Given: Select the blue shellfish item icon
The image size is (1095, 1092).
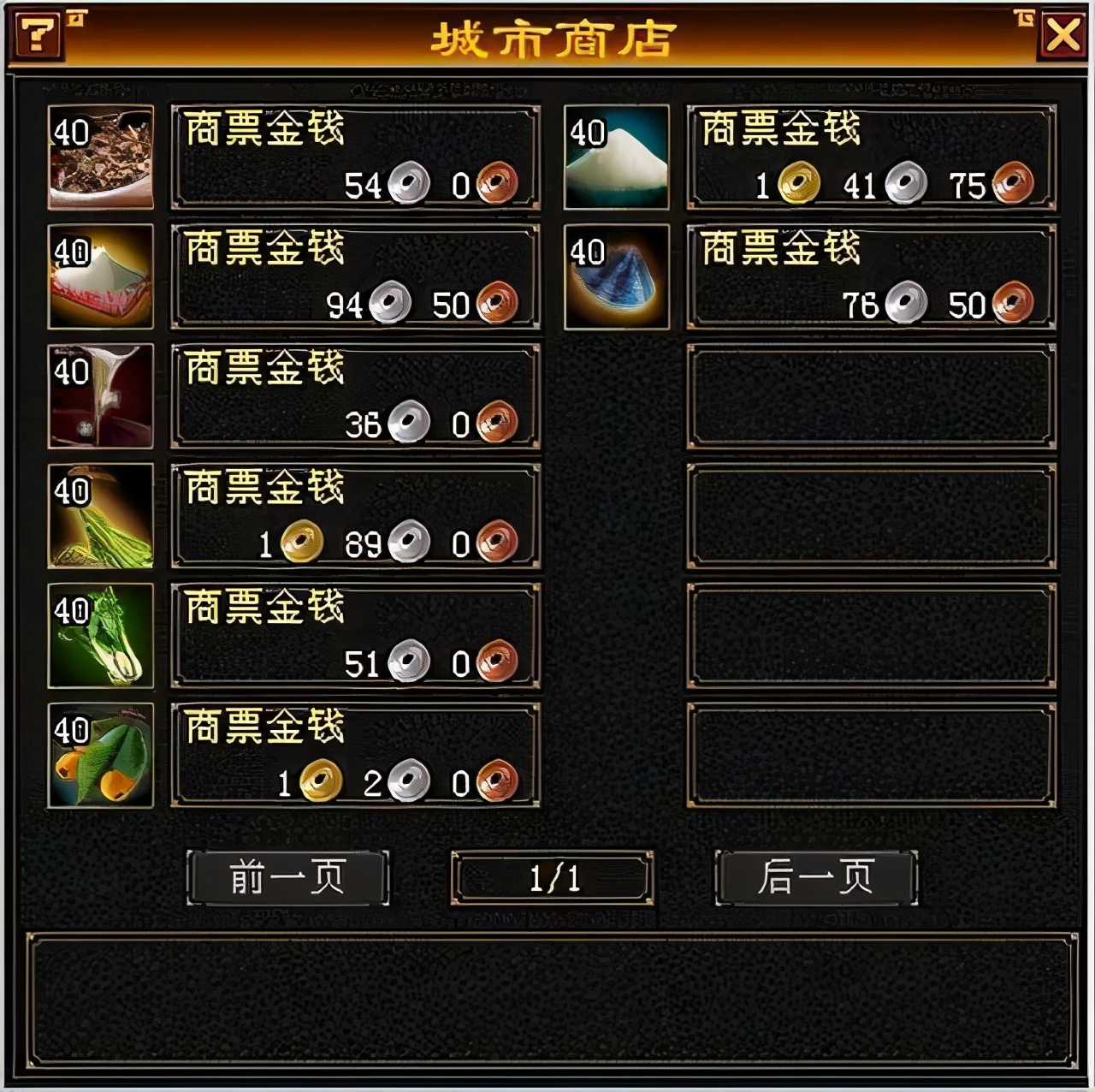Looking at the screenshot, I should tap(614, 276).
